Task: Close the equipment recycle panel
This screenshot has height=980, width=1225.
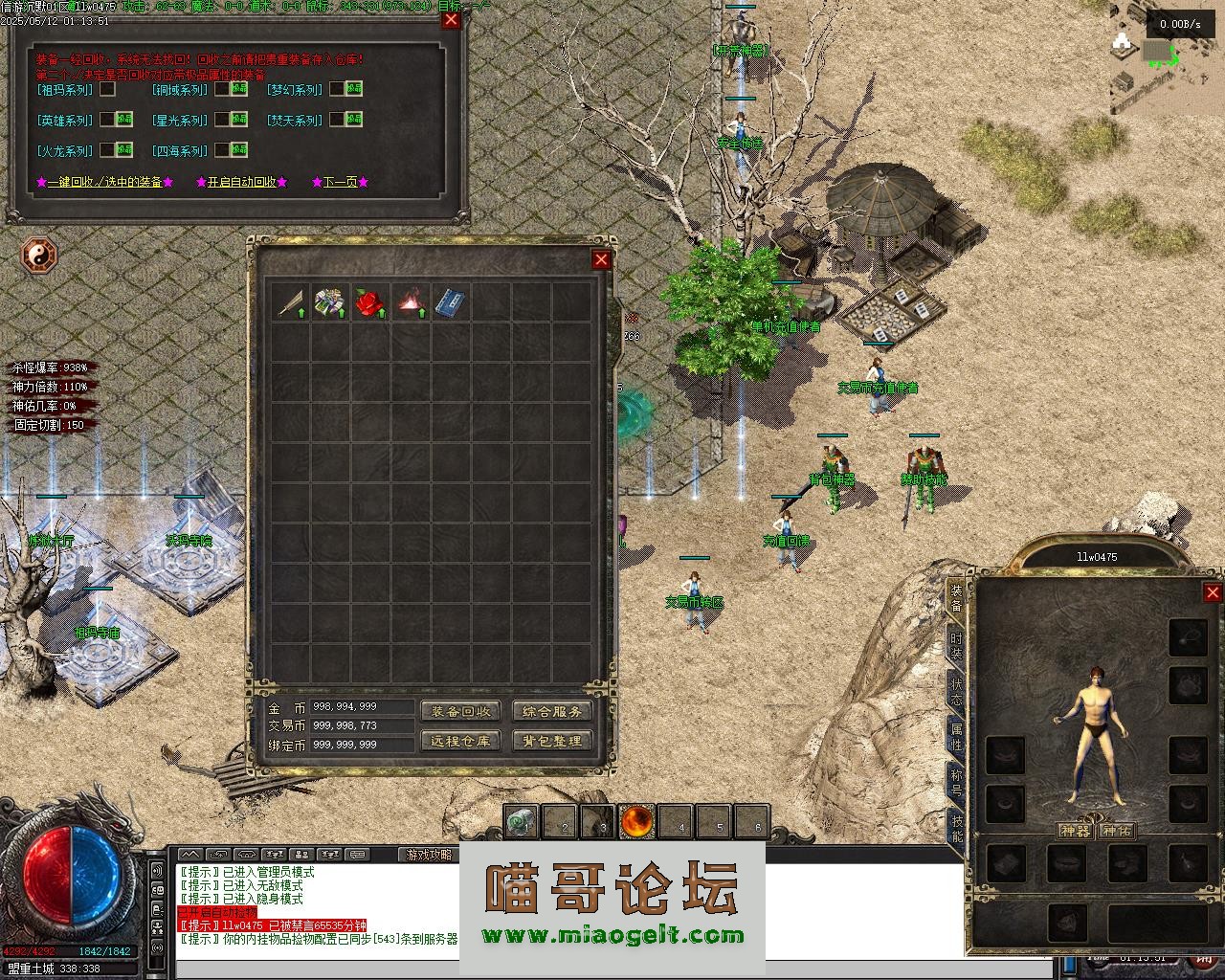Action: point(451,20)
